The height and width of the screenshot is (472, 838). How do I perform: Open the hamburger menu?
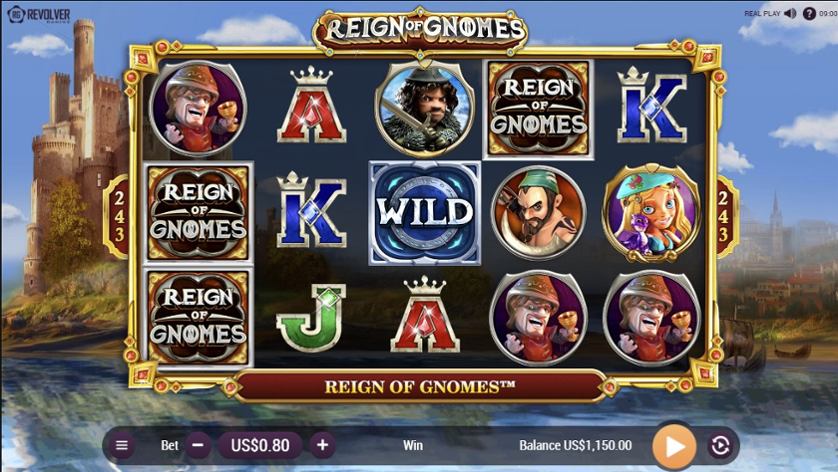pyautogui.click(x=122, y=445)
